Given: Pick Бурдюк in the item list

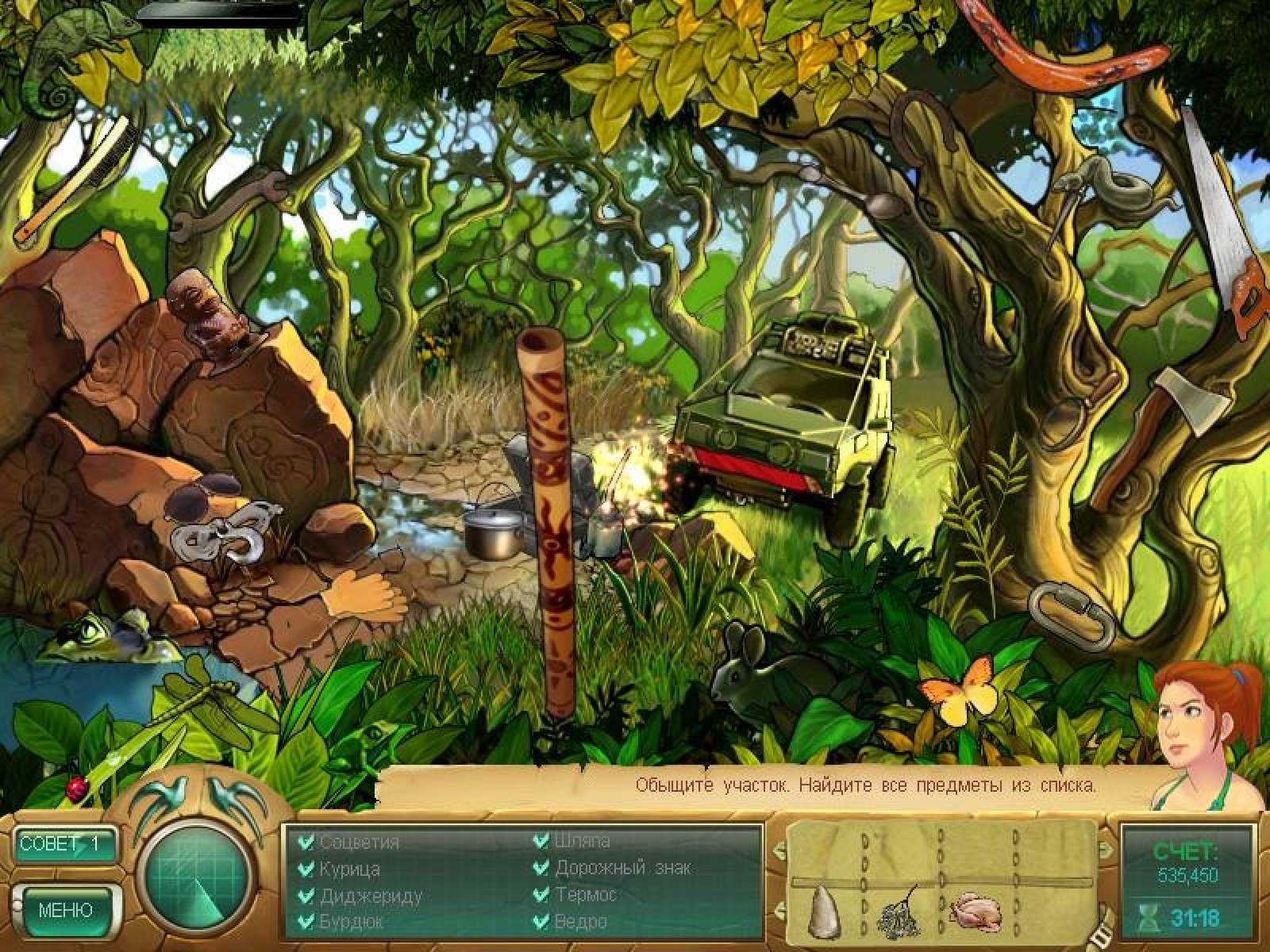Looking at the screenshot, I should pos(351,922).
